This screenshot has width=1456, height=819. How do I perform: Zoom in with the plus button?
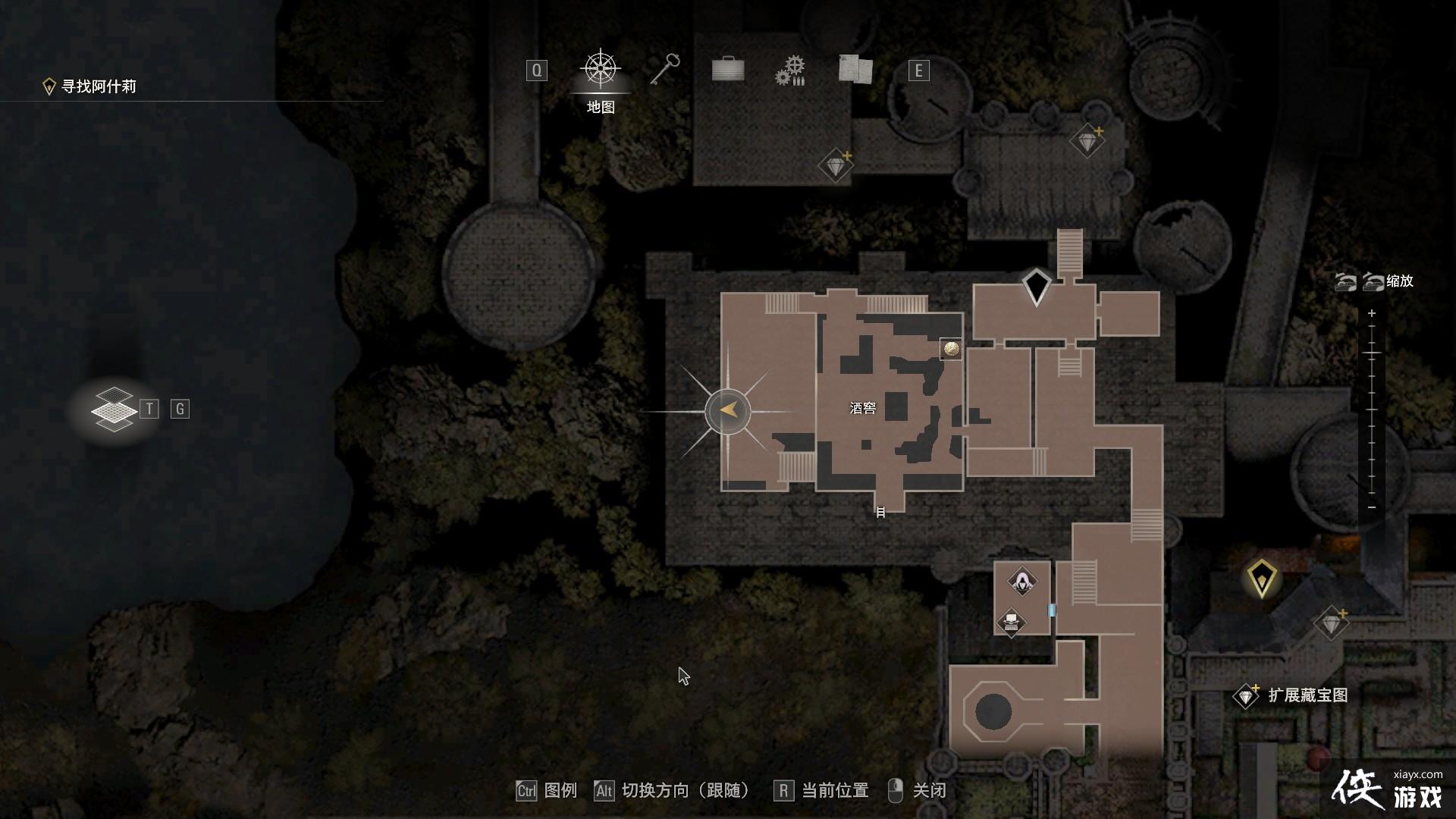pyautogui.click(x=1371, y=313)
